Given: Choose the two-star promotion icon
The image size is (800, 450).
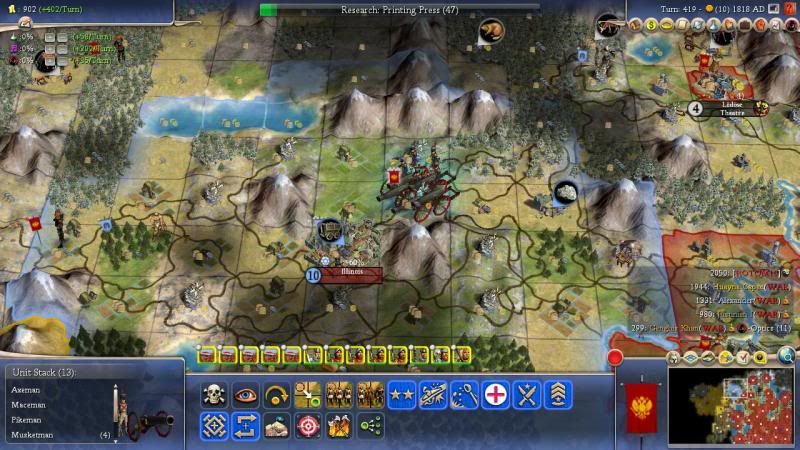Looking at the screenshot, I should click(x=402, y=394).
